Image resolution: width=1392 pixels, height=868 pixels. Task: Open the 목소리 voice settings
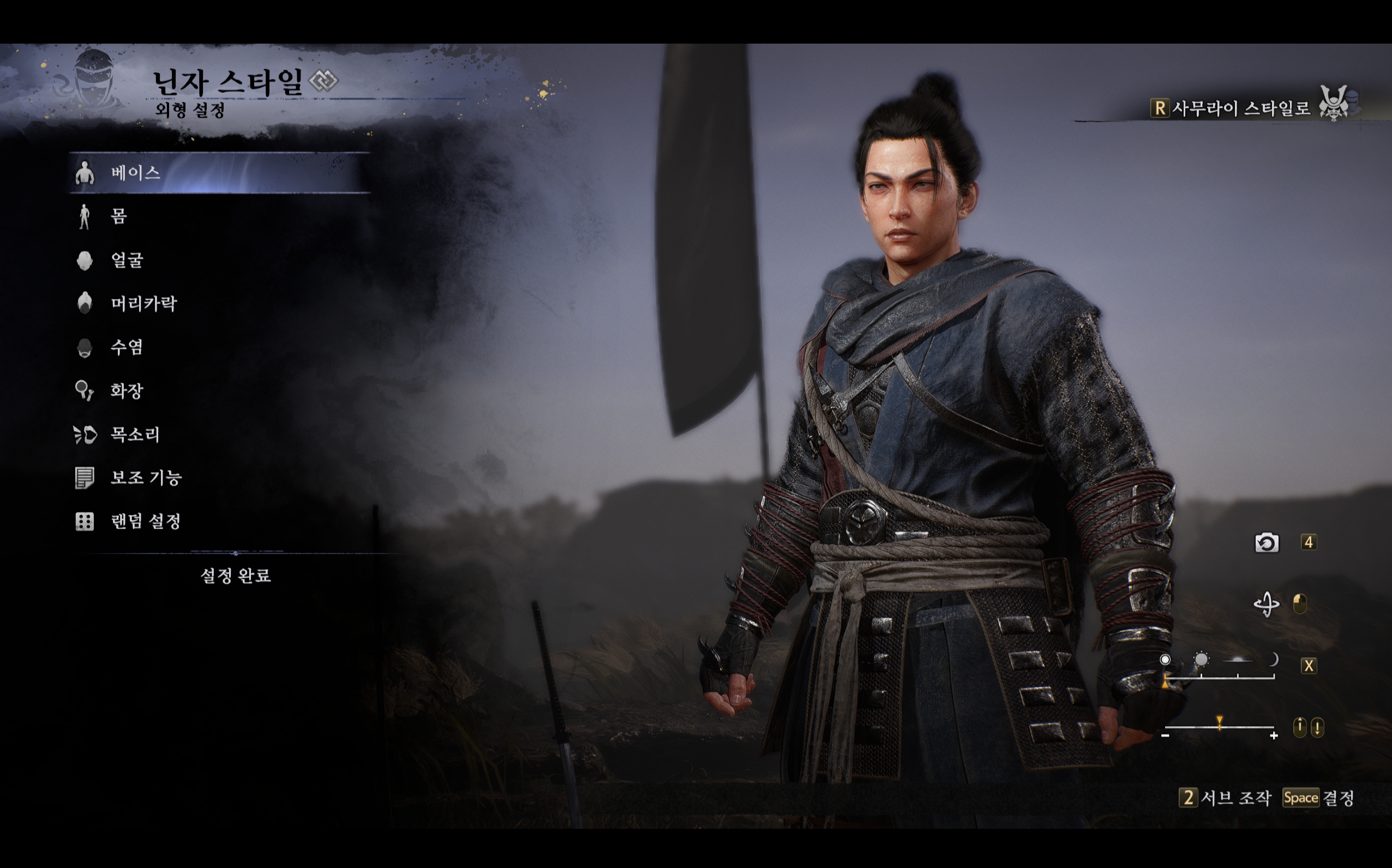(135, 435)
